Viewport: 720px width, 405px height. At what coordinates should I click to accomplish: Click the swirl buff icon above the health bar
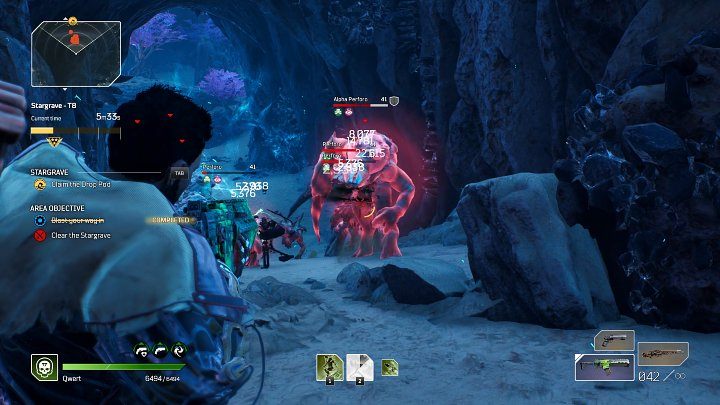pos(178,350)
